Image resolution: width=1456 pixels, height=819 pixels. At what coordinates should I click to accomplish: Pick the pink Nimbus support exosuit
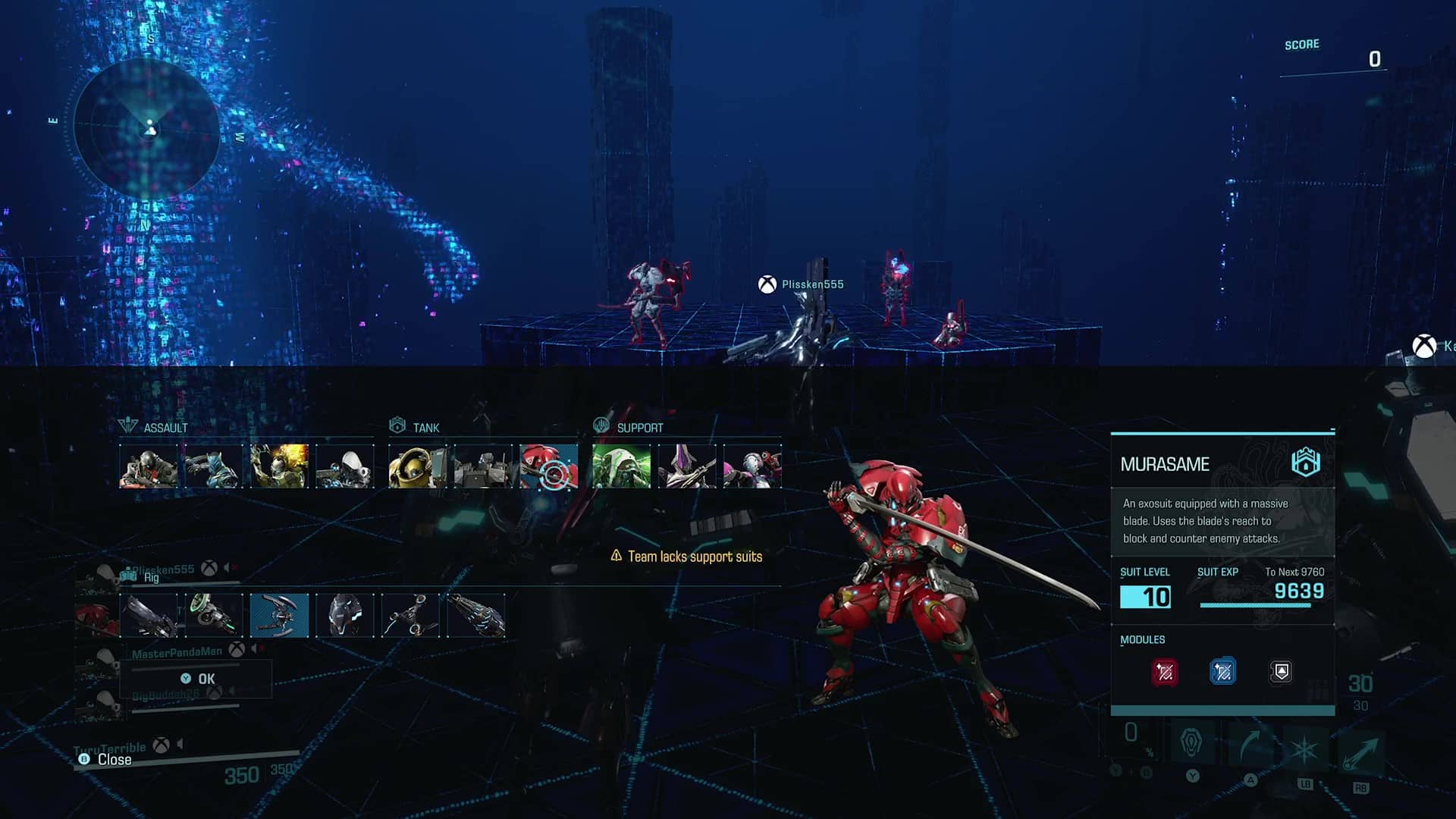[752, 466]
